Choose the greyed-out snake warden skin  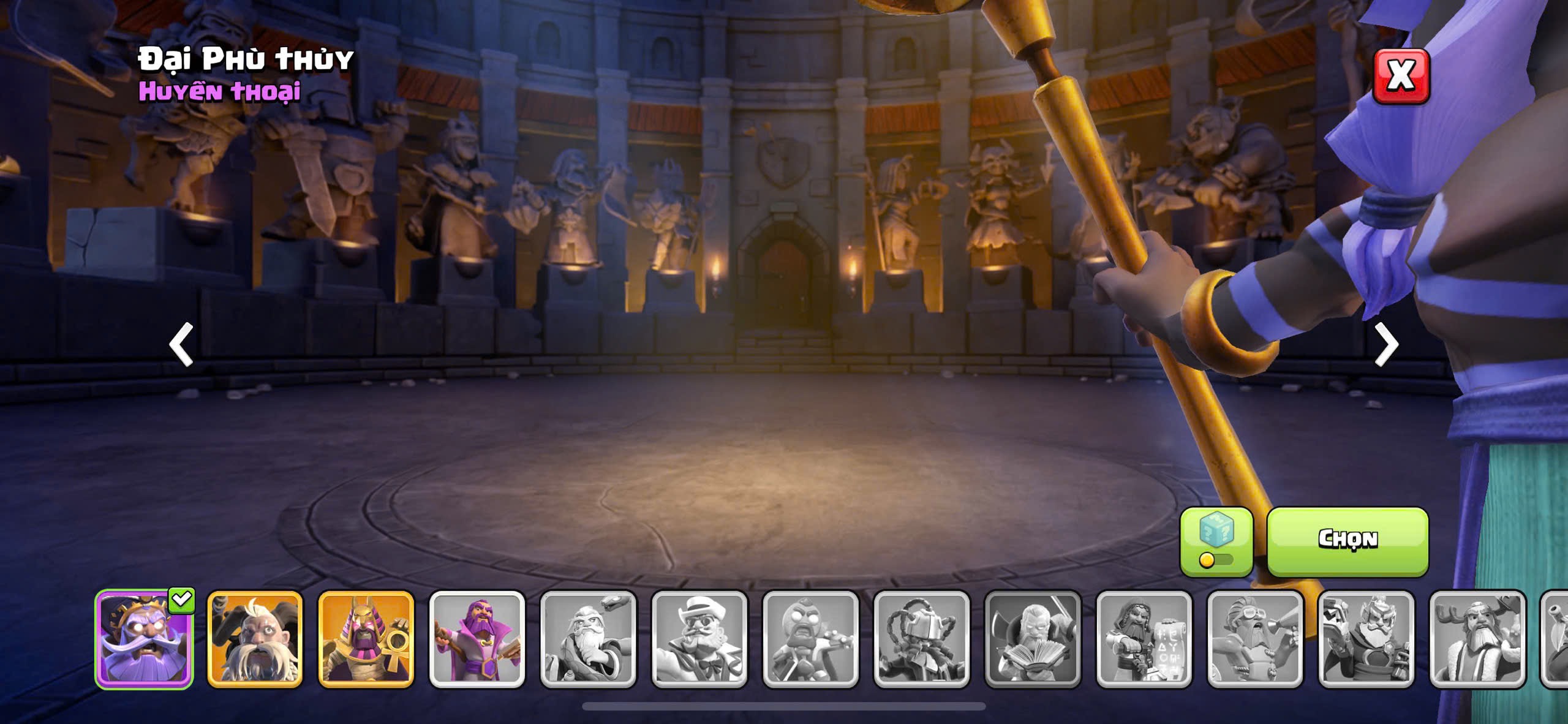[x=588, y=639]
